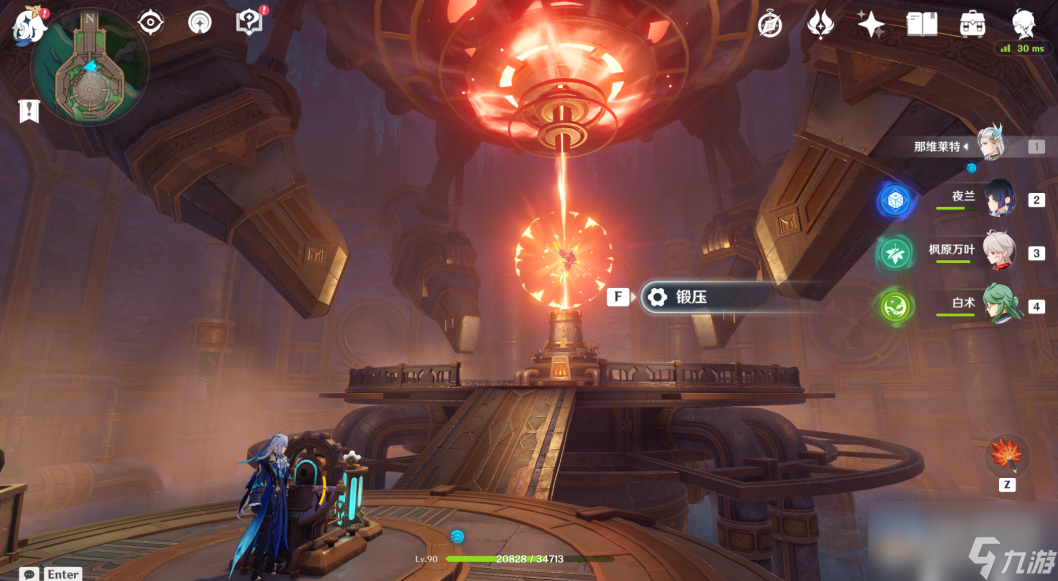The width and height of the screenshot is (1058, 581).
Task: Open the quest log marker icon
Action: click(x=29, y=111)
